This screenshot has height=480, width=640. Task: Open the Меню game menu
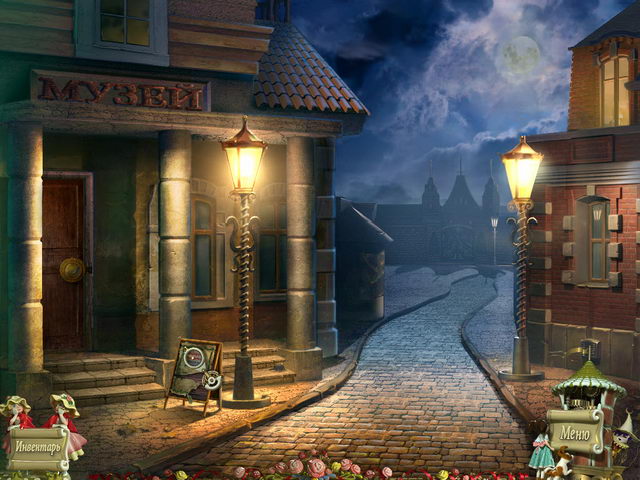click(x=575, y=434)
